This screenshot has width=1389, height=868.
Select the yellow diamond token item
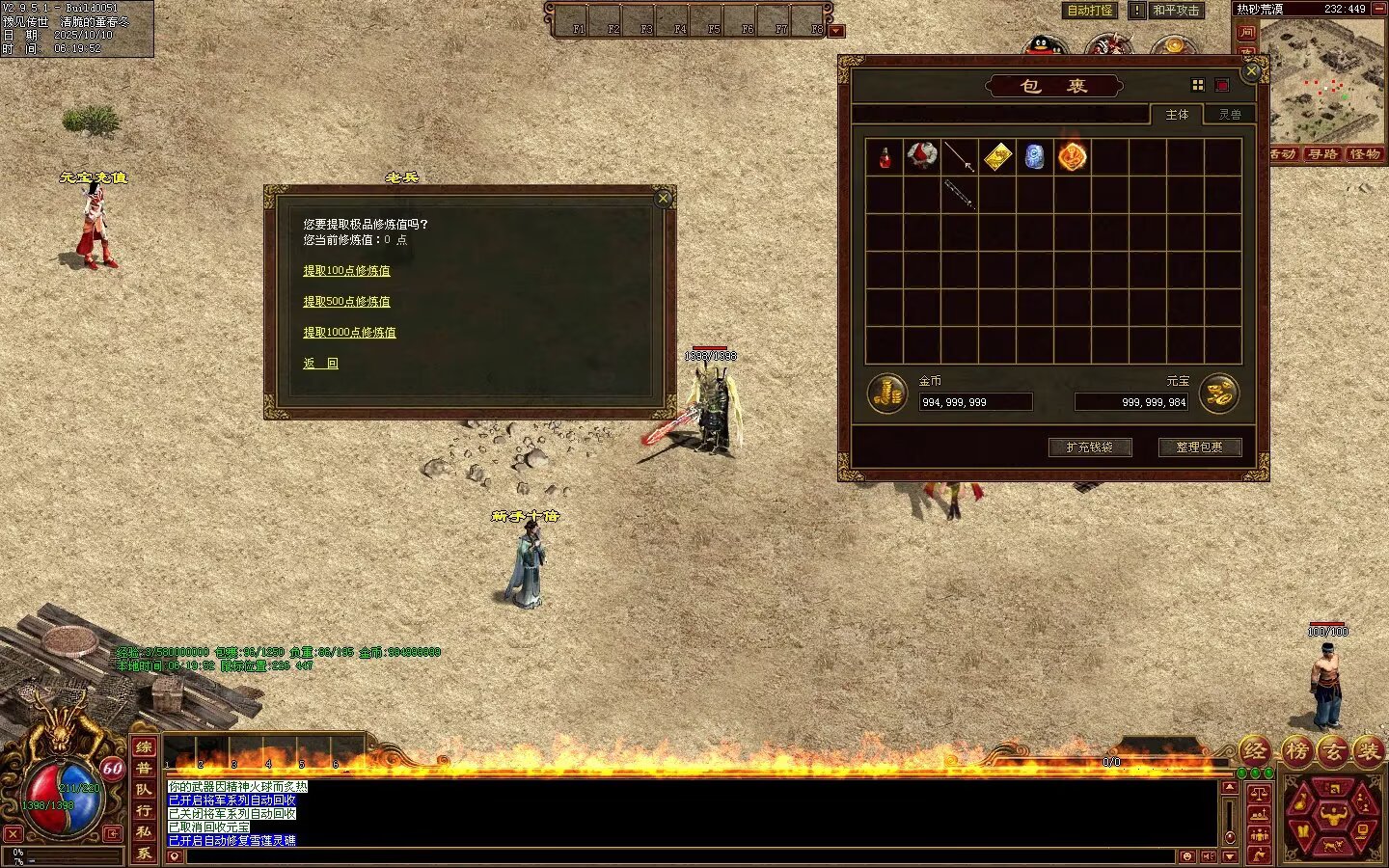(997, 156)
